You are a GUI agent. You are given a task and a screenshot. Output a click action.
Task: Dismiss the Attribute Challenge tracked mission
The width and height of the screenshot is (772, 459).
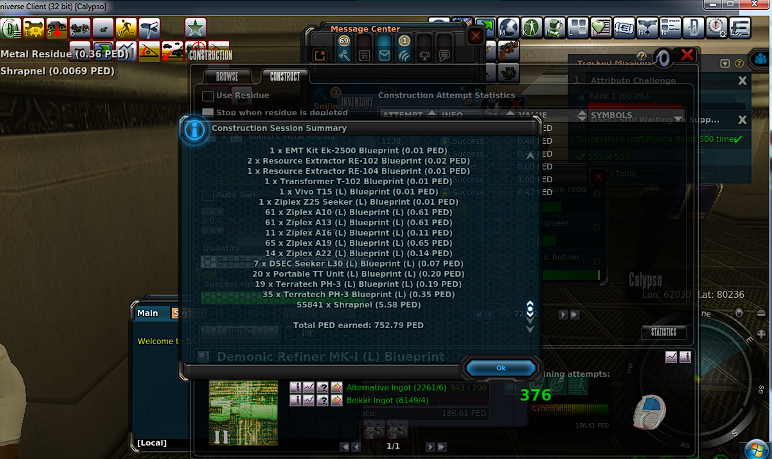(742, 80)
